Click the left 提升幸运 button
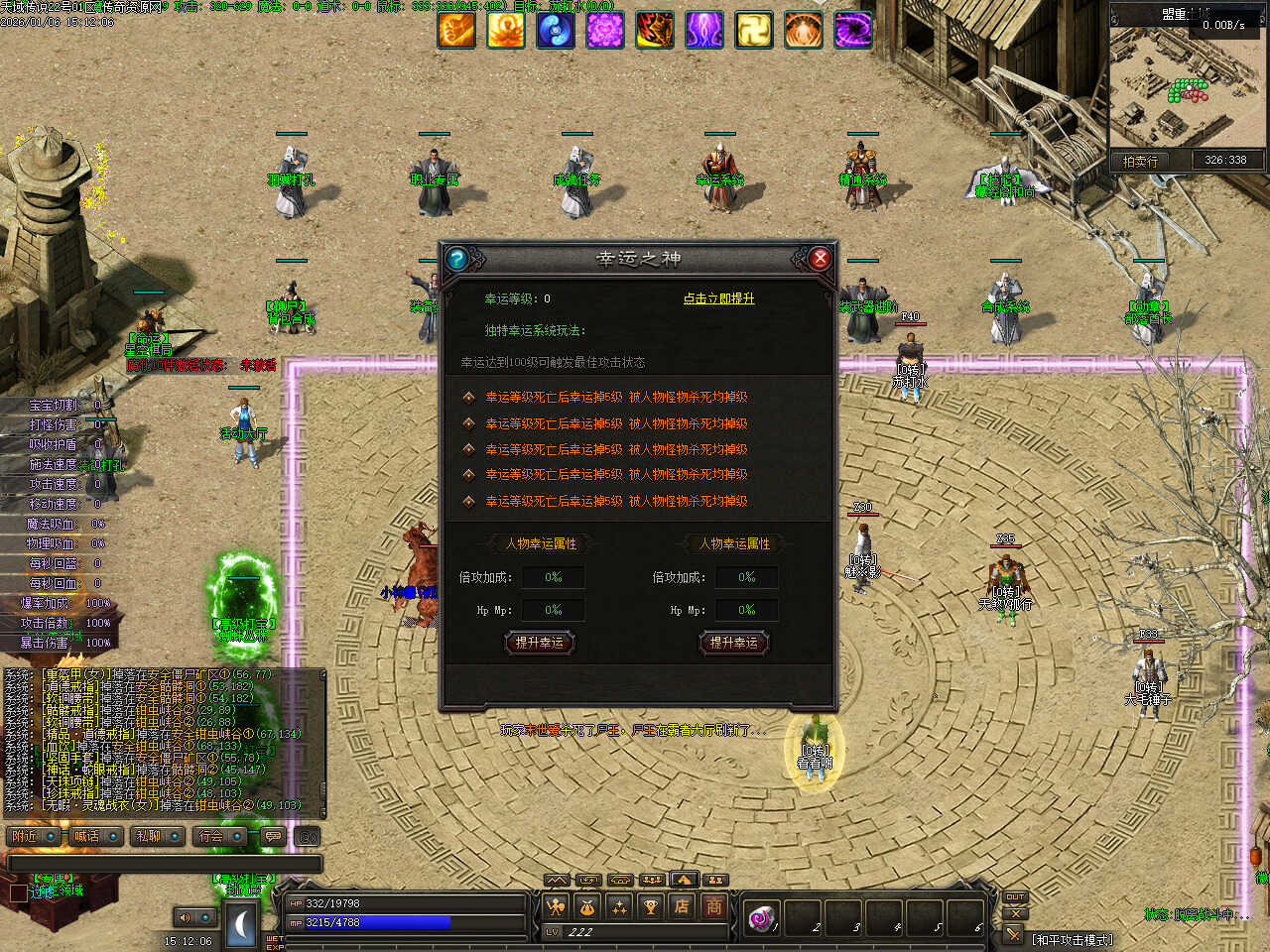 click(x=539, y=643)
